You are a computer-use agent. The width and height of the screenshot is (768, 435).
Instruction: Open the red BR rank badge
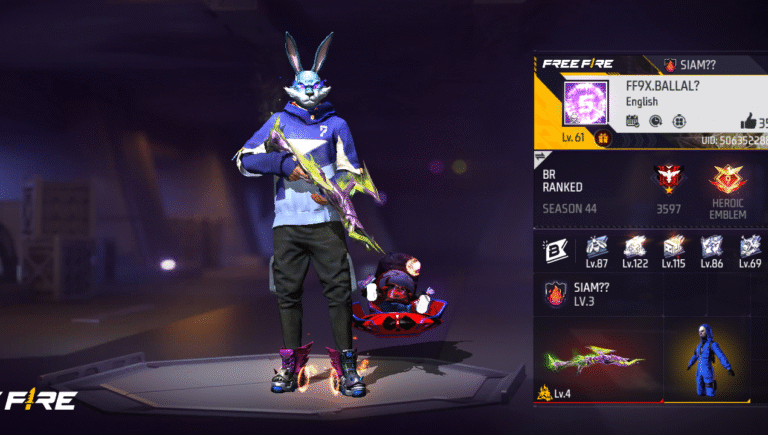click(x=667, y=180)
